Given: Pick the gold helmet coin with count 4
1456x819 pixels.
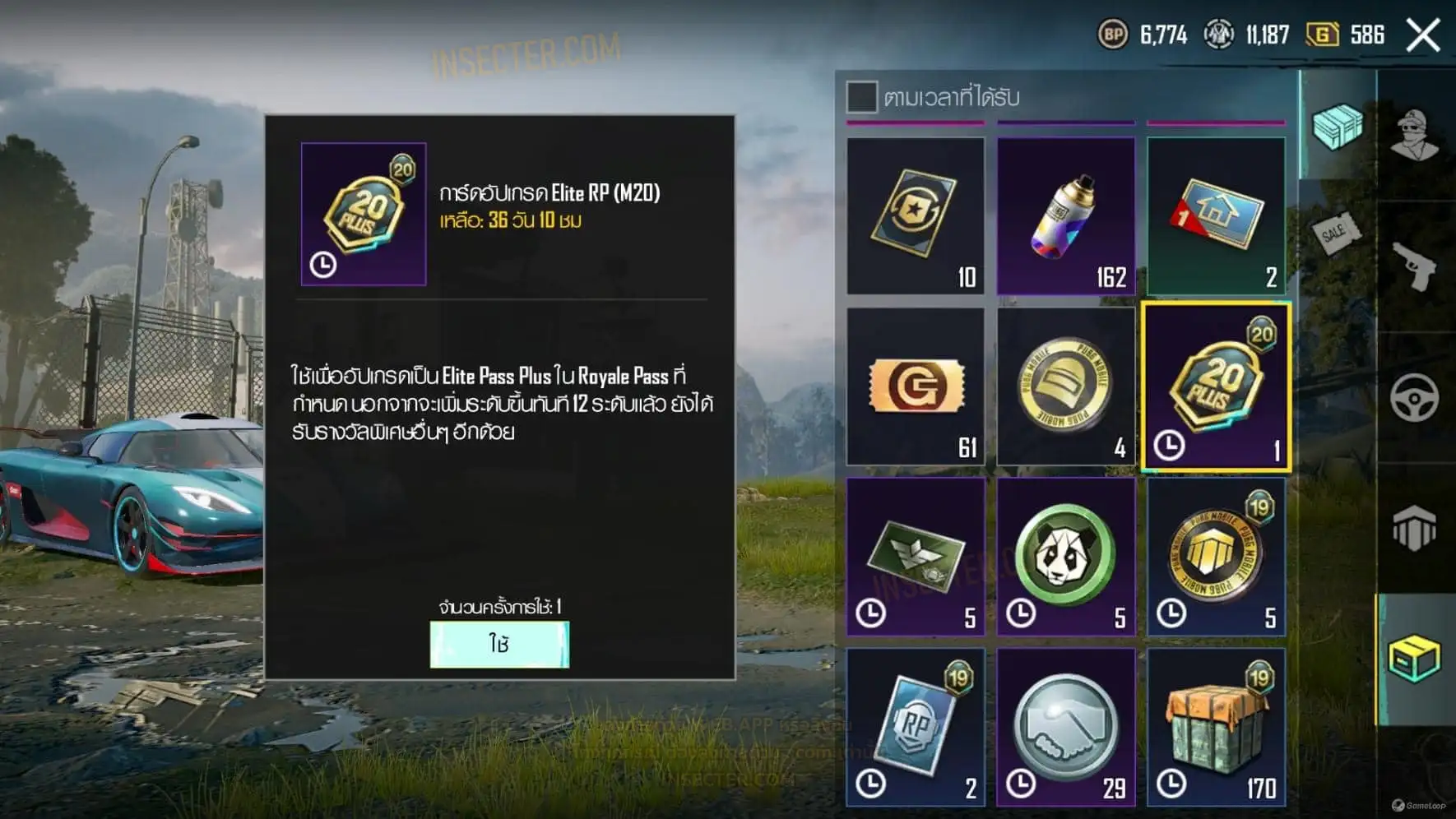Looking at the screenshot, I should click(x=1065, y=386).
